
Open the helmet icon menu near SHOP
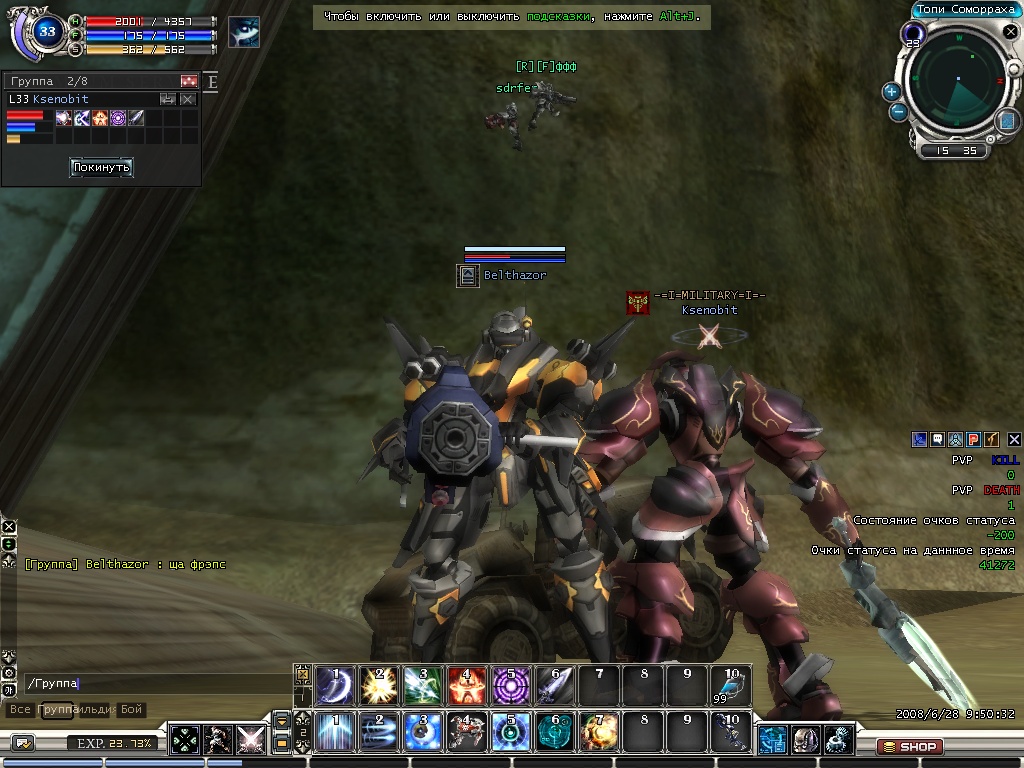(806, 740)
